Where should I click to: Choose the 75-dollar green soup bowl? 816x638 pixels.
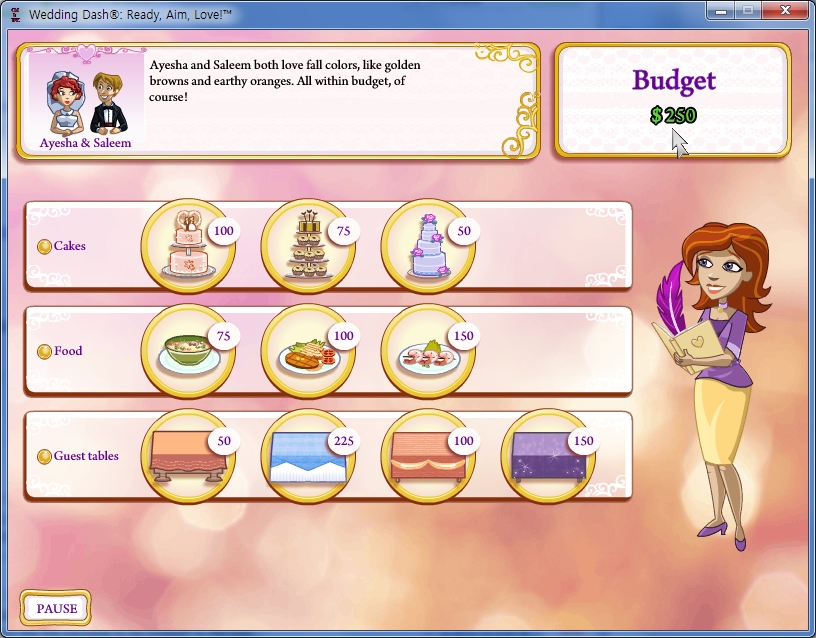(x=187, y=352)
